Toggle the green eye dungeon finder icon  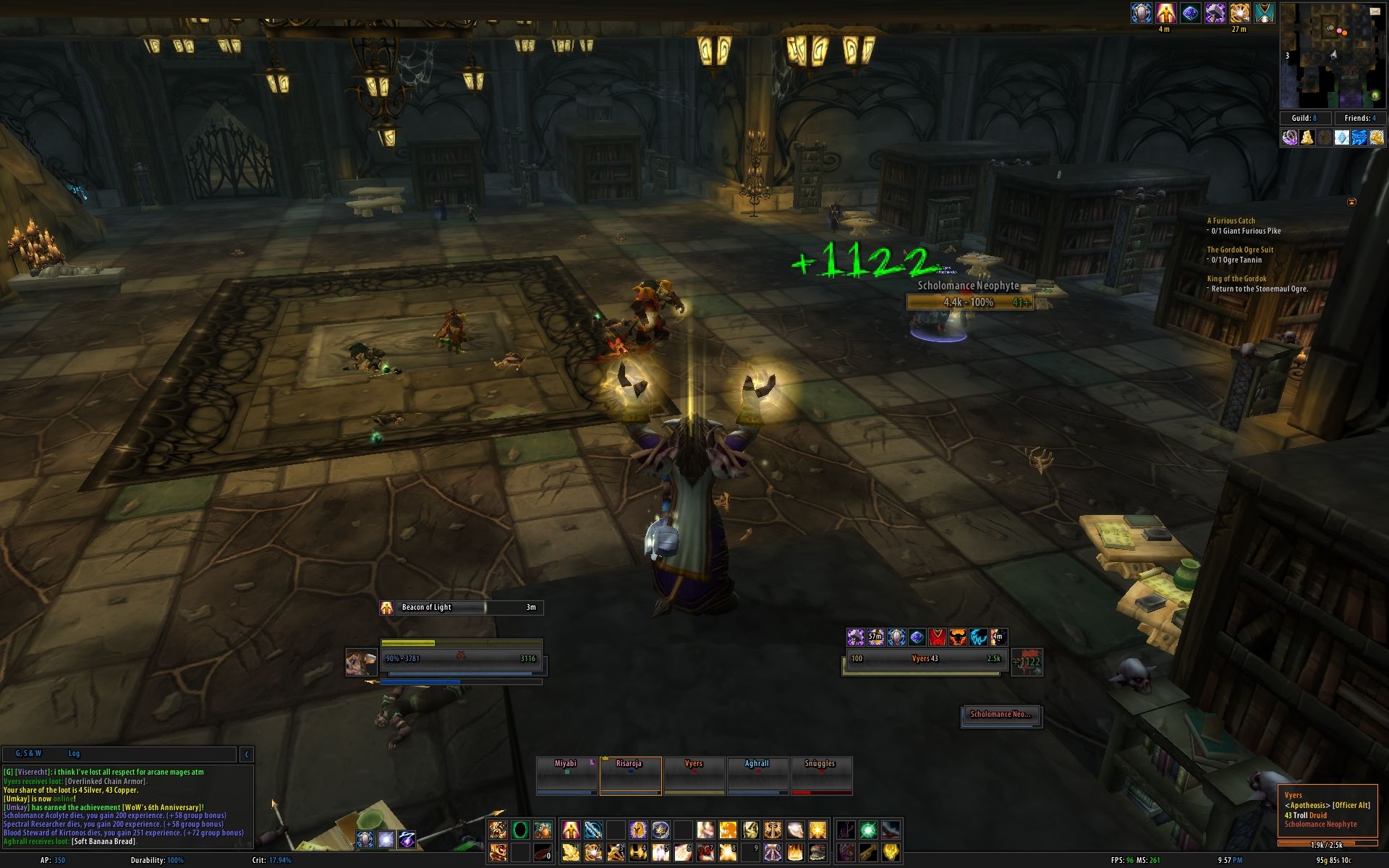tap(1375, 95)
